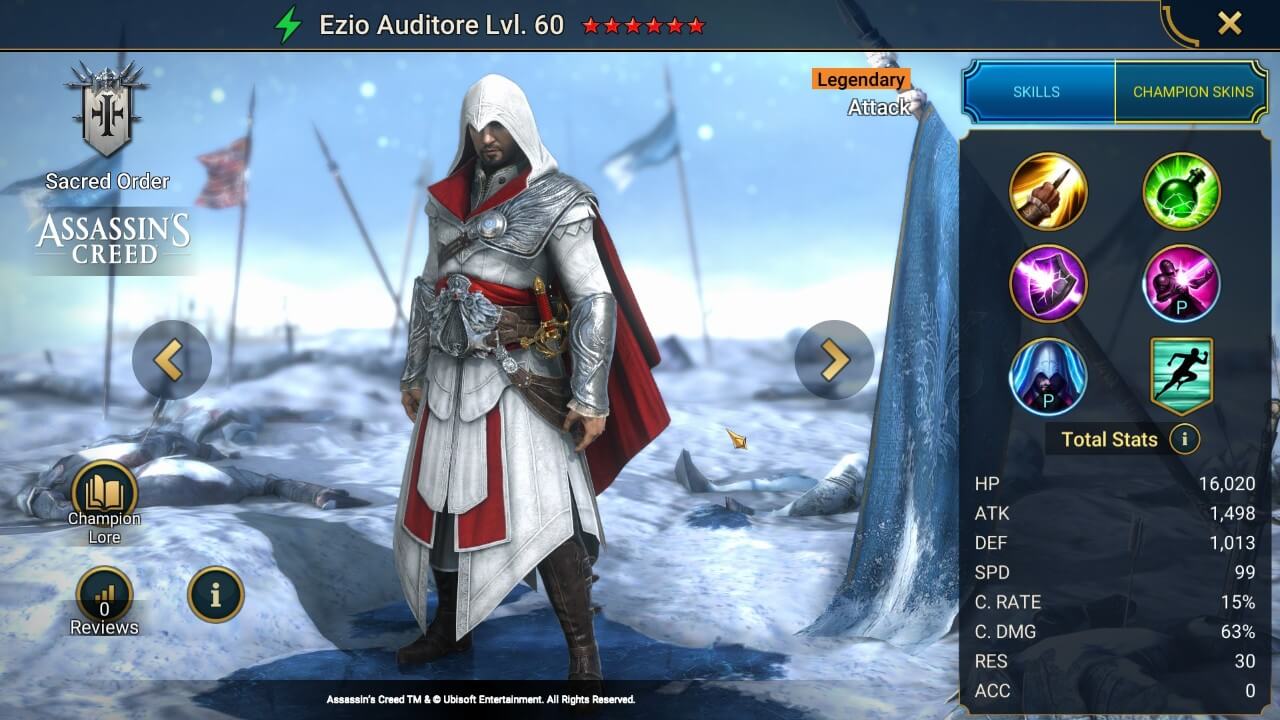This screenshot has height=720, width=1280.
Task: Click the red six-star rating row
Action: [x=645, y=24]
